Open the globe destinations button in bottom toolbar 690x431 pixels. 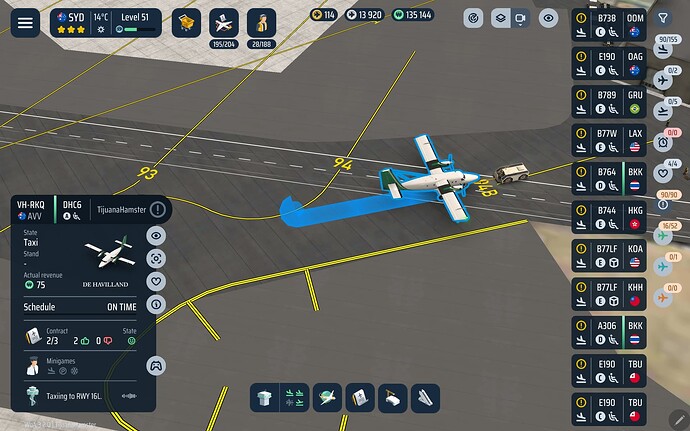click(x=327, y=397)
